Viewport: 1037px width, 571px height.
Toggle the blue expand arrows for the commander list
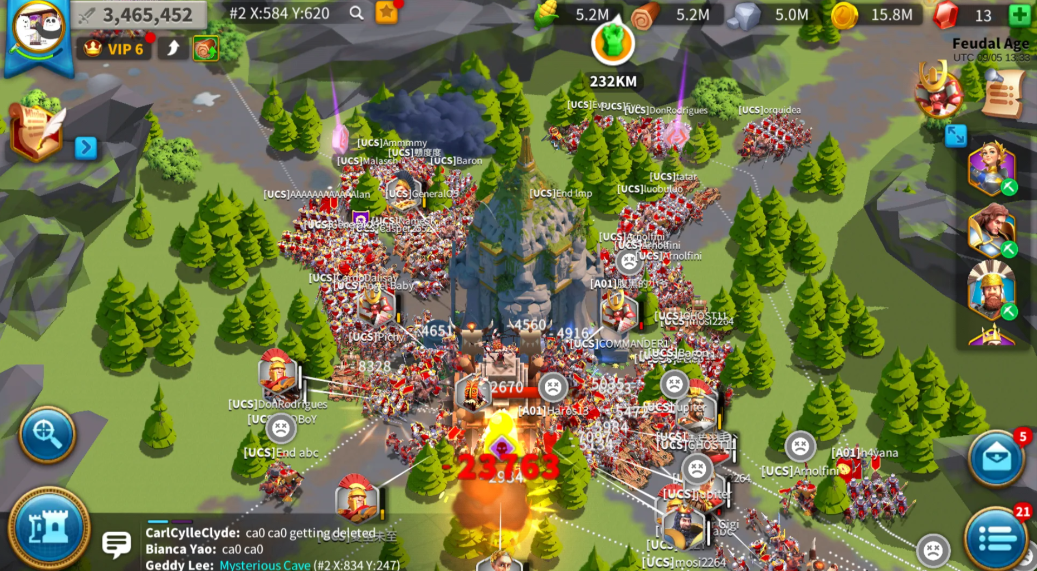tap(956, 135)
